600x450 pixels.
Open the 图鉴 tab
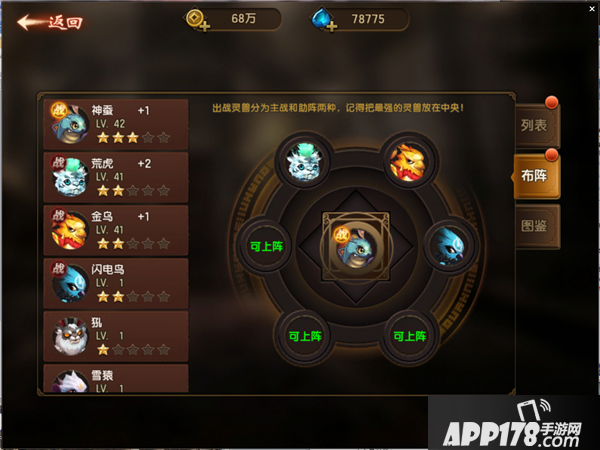535,226
